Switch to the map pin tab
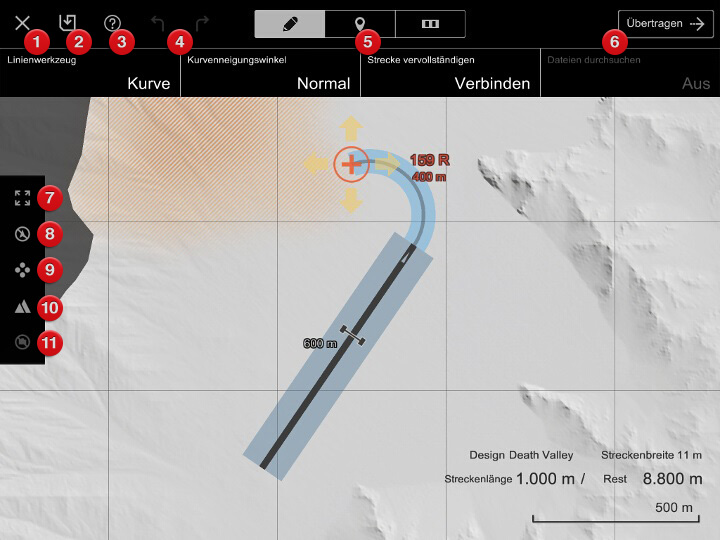The width and height of the screenshot is (720, 540). pyautogui.click(x=360, y=23)
